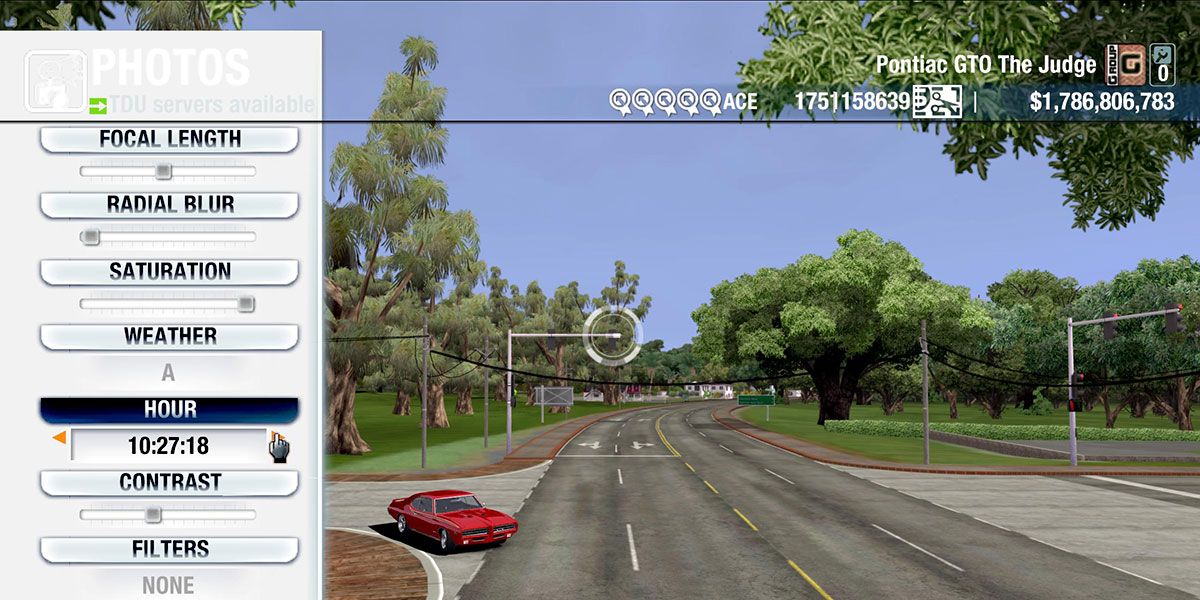Click the Saturation slider handle
The image size is (1200, 600).
[245, 304]
